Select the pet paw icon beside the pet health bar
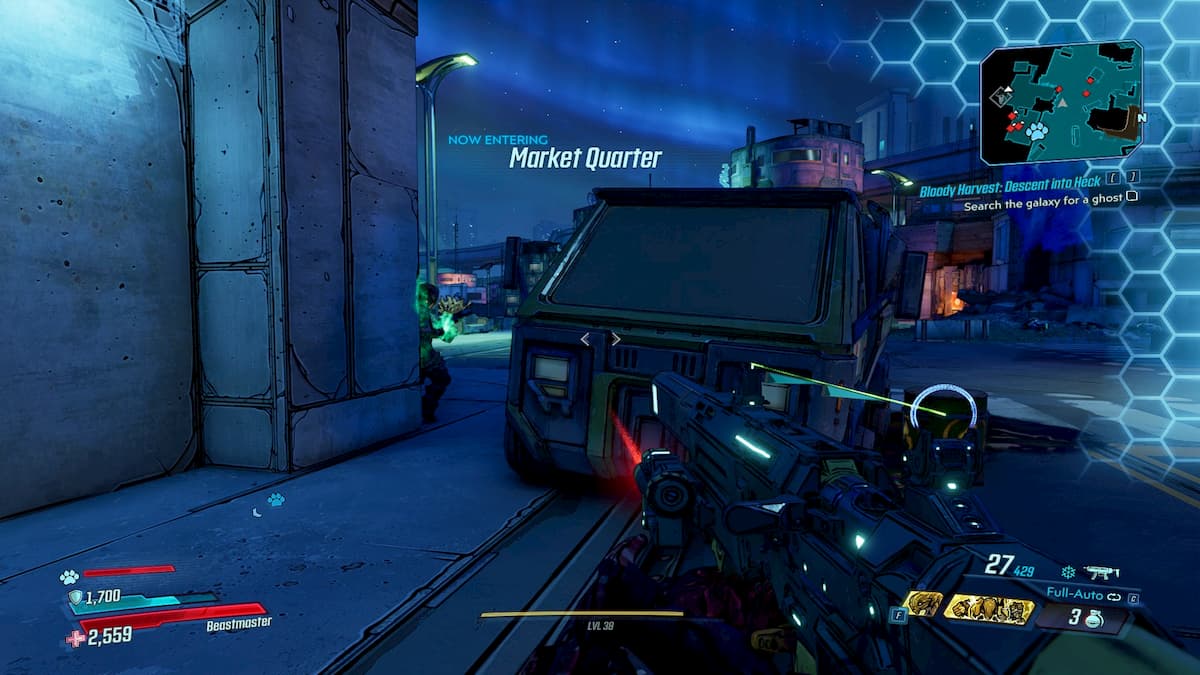This screenshot has width=1200, height=675. pyautogui.click(x=69, y=576)
